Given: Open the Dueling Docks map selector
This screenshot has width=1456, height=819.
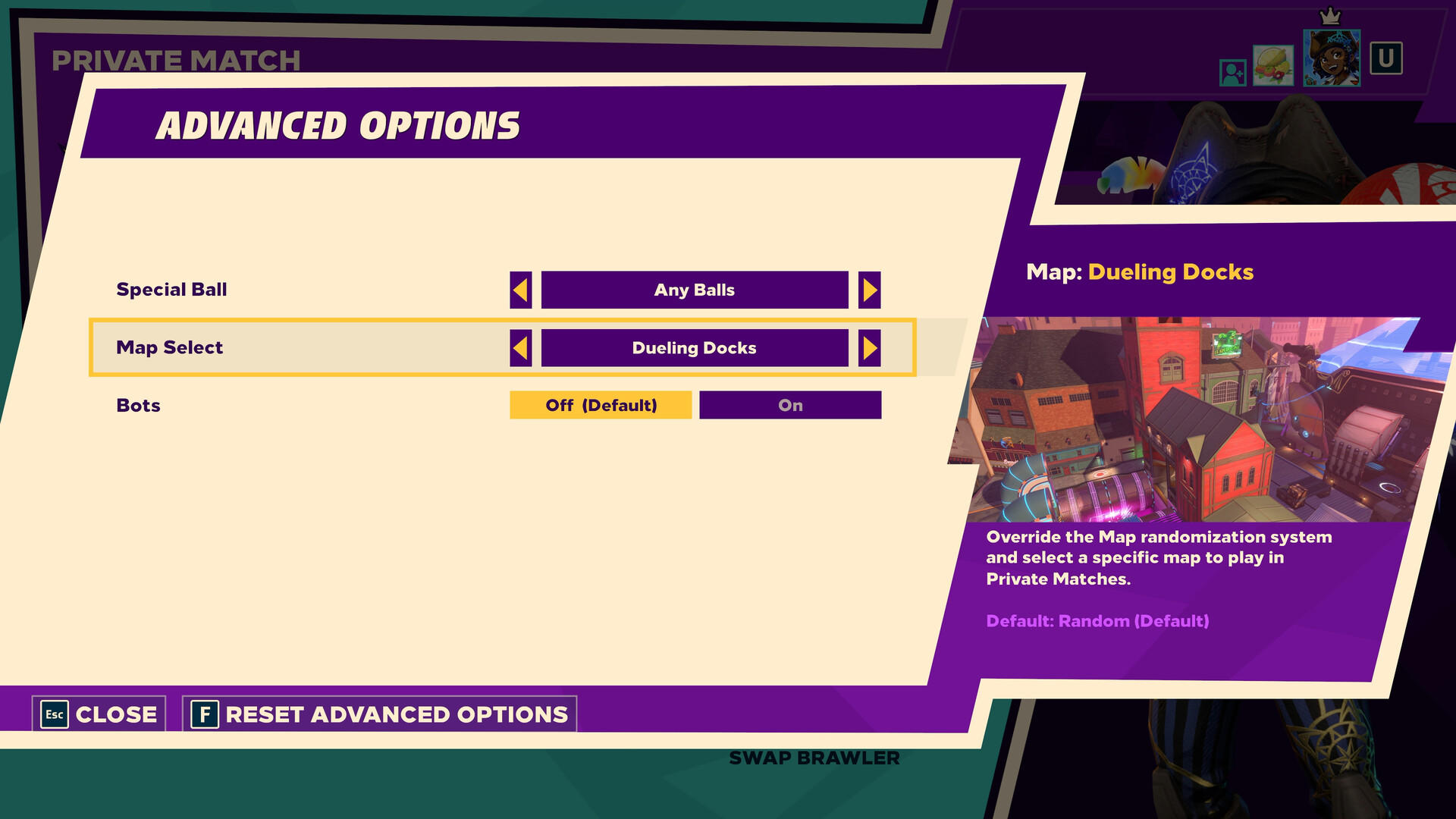Looking at the screenshot, I should click(695, 347).
